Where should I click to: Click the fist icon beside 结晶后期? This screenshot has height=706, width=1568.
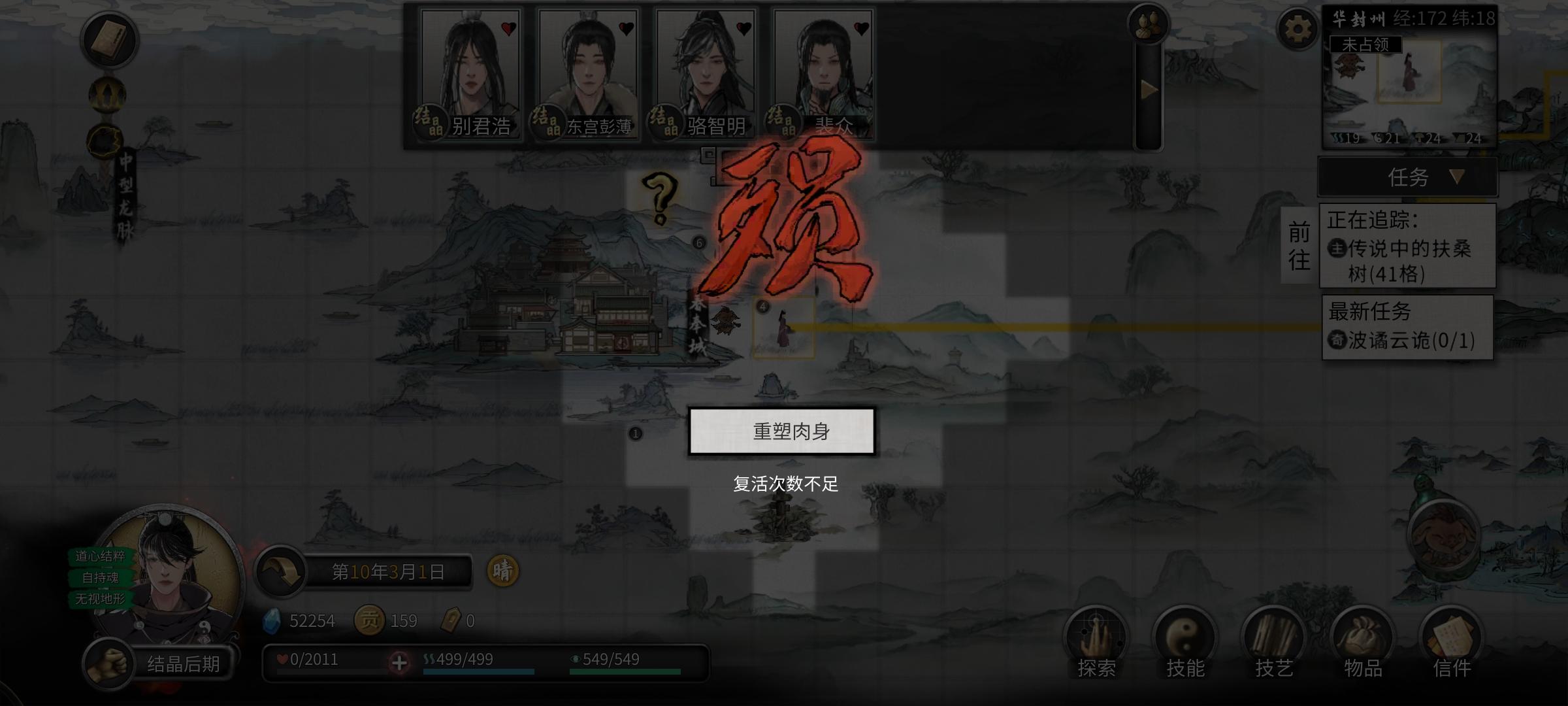[x=110, y=662]
